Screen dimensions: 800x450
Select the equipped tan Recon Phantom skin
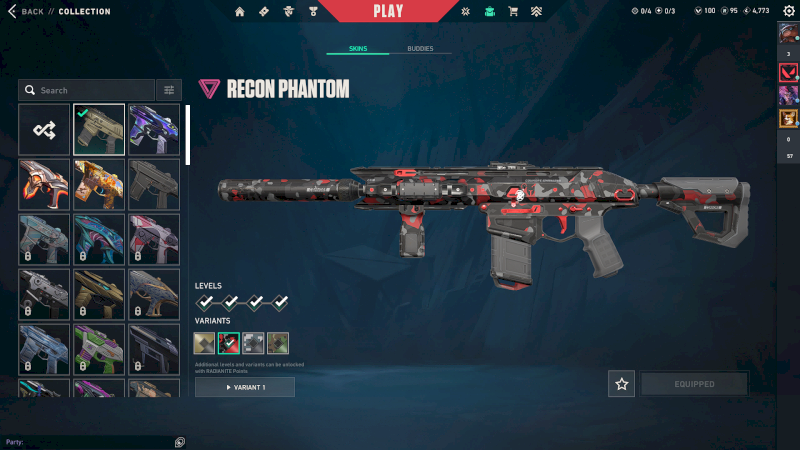tap(99, 130)
